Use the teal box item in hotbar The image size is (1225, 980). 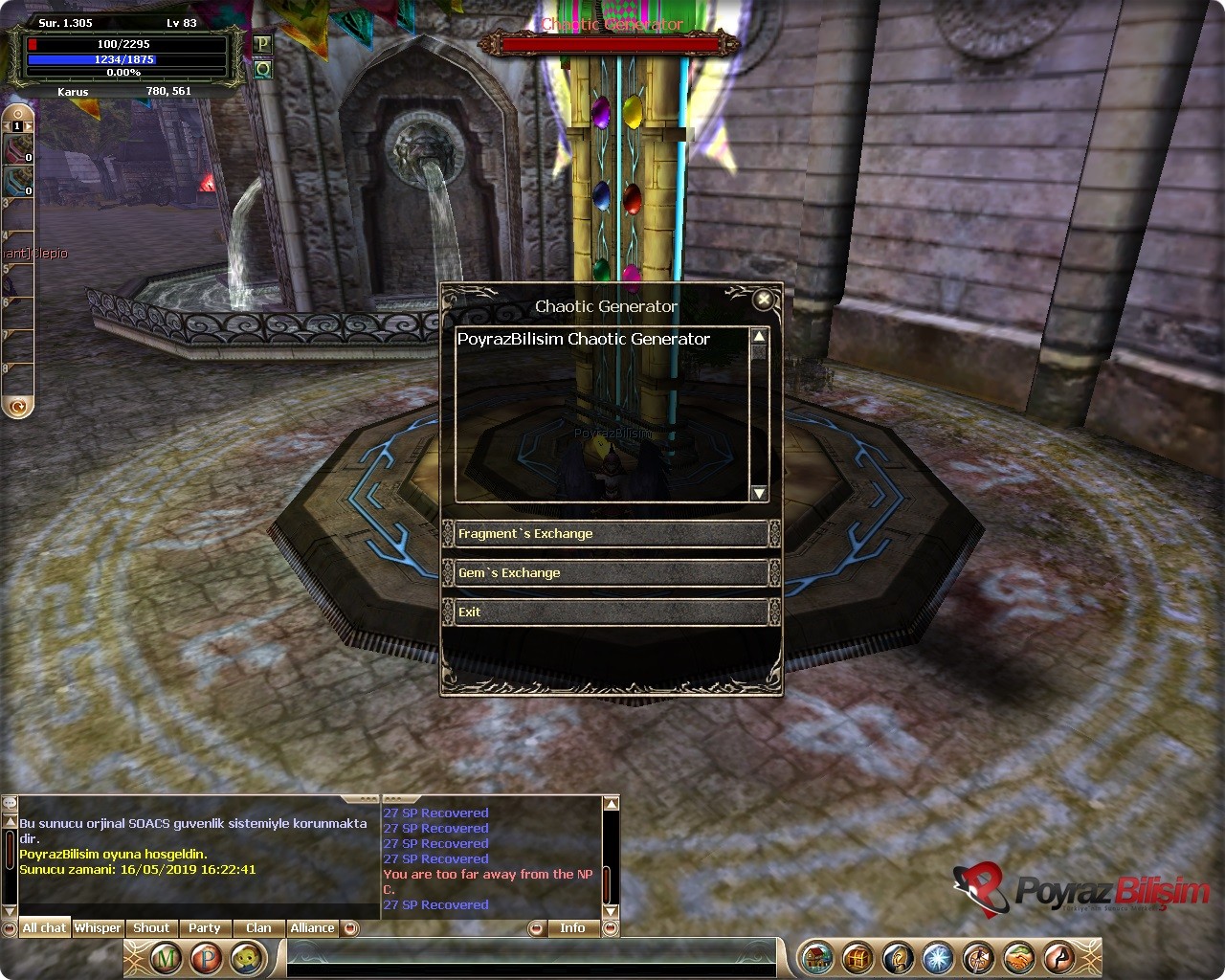coord(19,180)
